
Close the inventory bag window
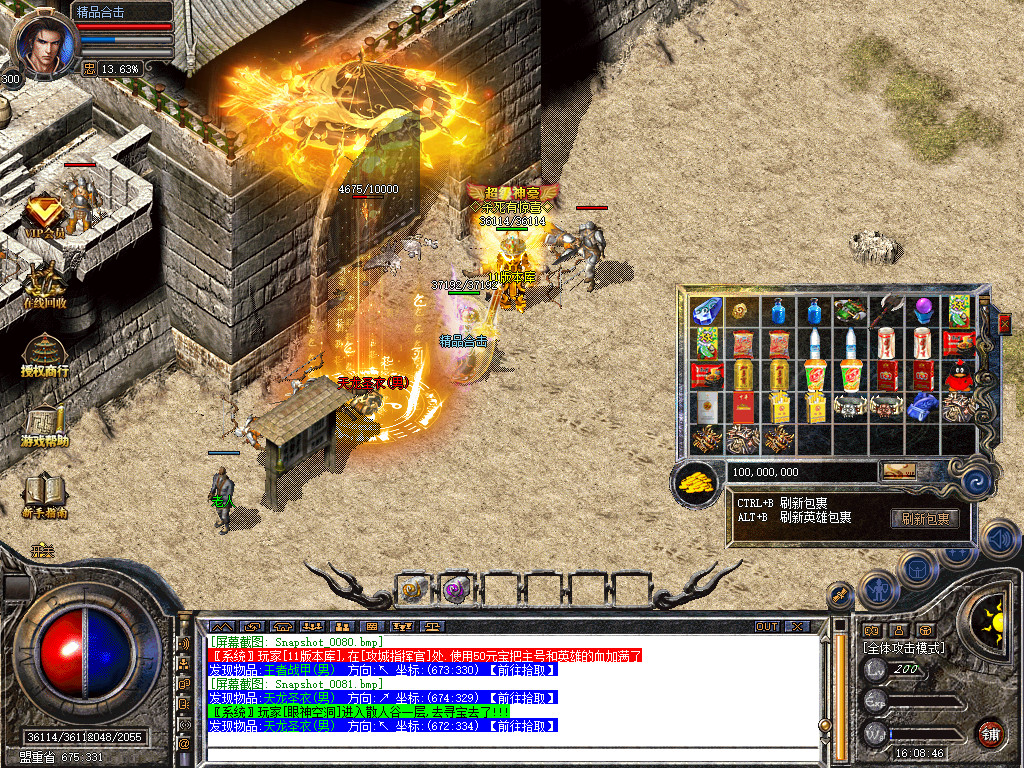tap(1004, 323)
